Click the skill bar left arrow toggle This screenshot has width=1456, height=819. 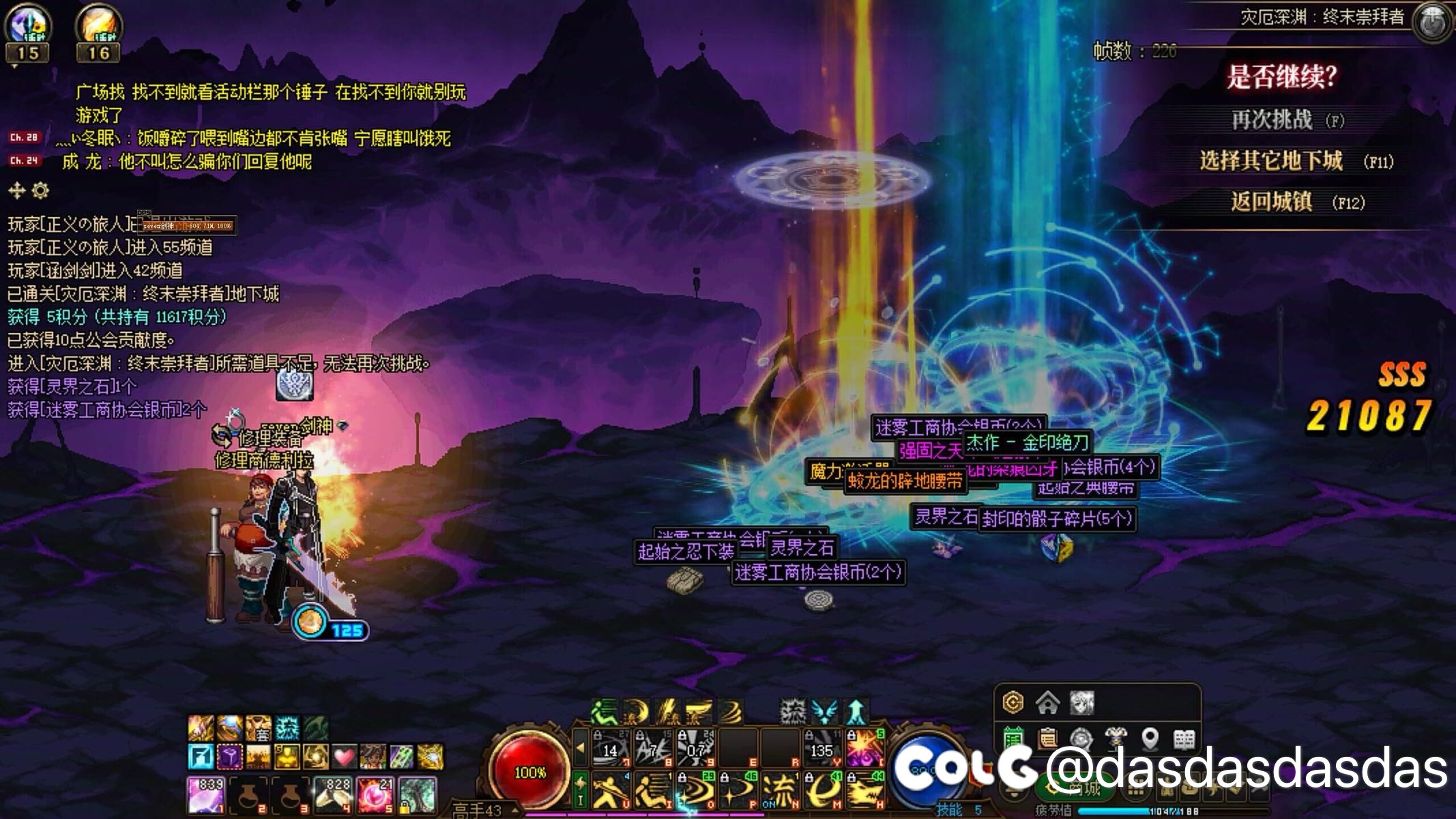[x=580, y=747]
